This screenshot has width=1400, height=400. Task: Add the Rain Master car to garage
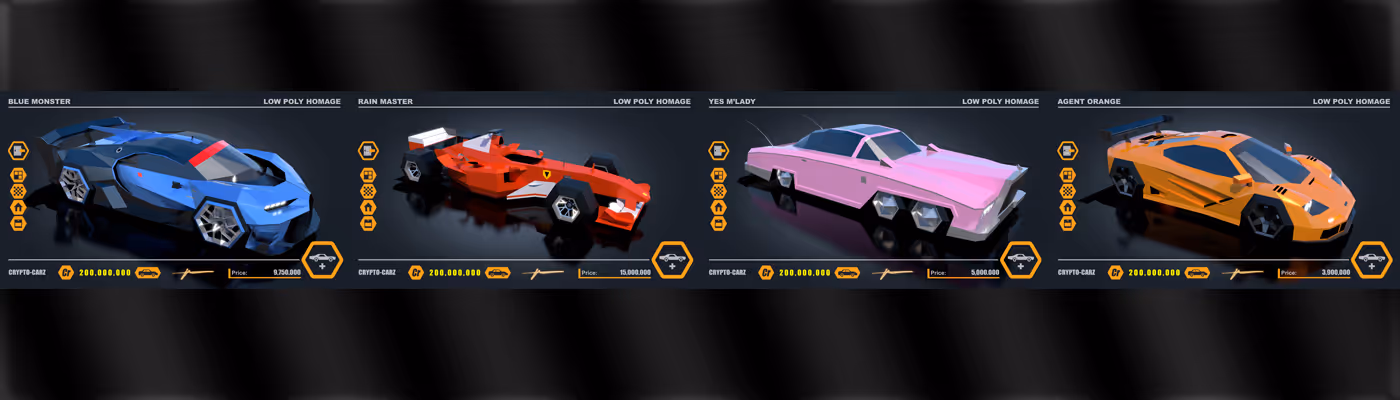pyautogui.click(x=672, y=260)
